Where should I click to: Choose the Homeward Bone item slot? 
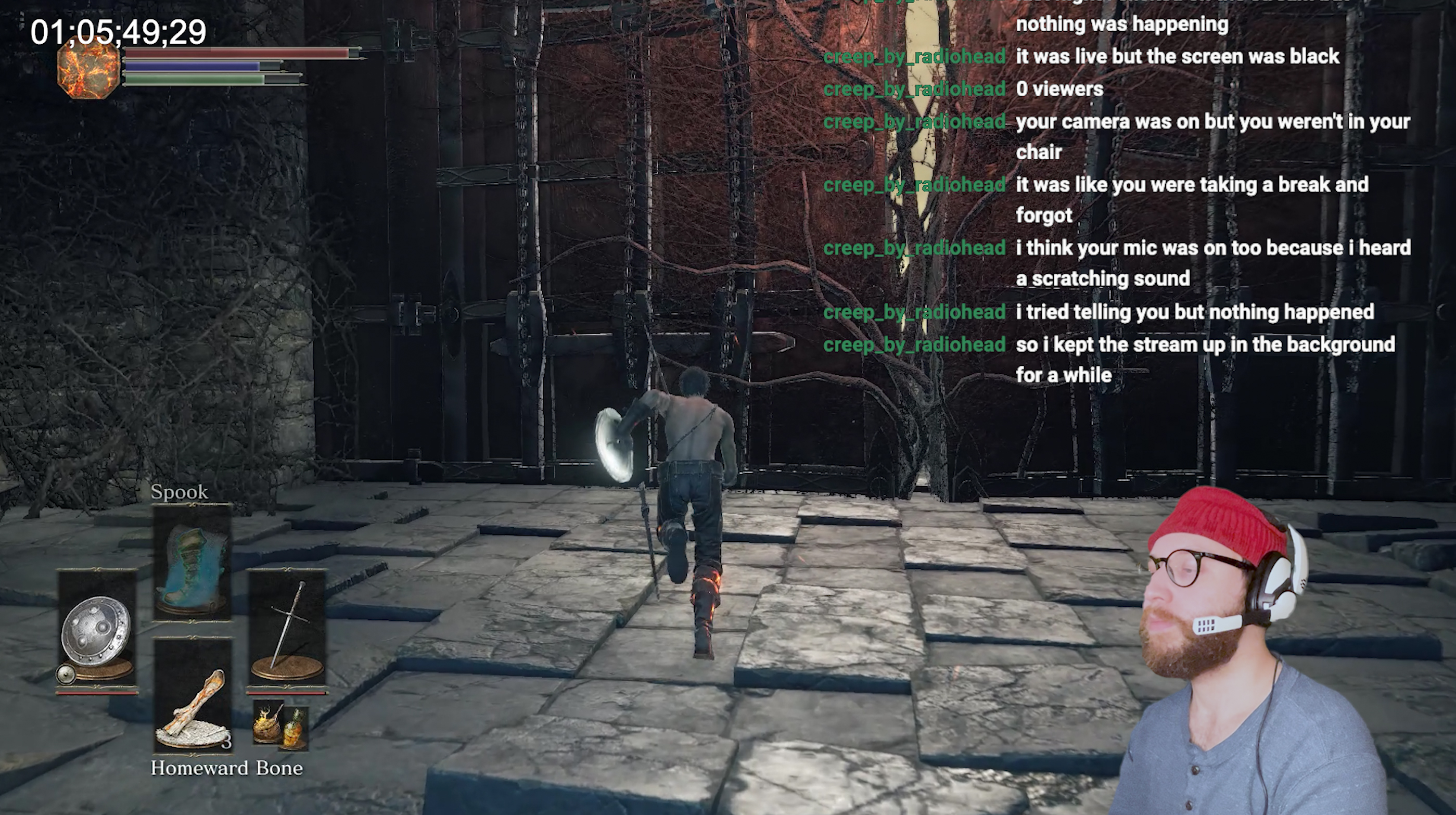(x=192, y=696)
